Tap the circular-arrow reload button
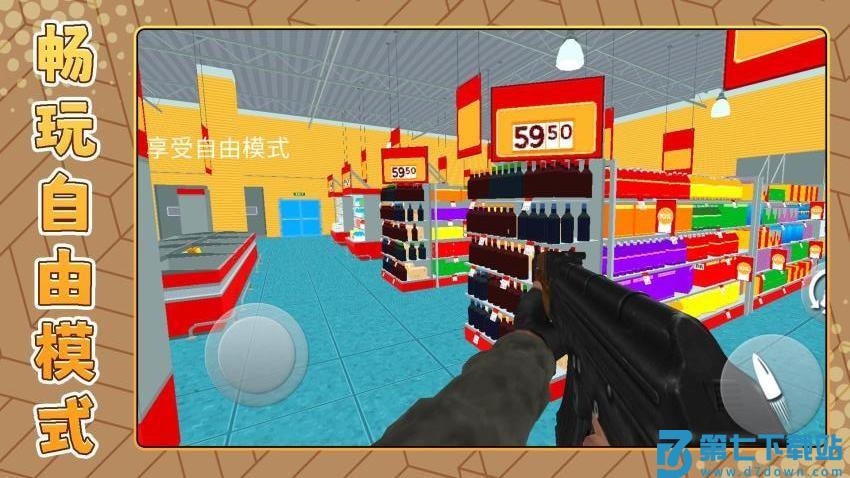 click(x=819, y=292)
